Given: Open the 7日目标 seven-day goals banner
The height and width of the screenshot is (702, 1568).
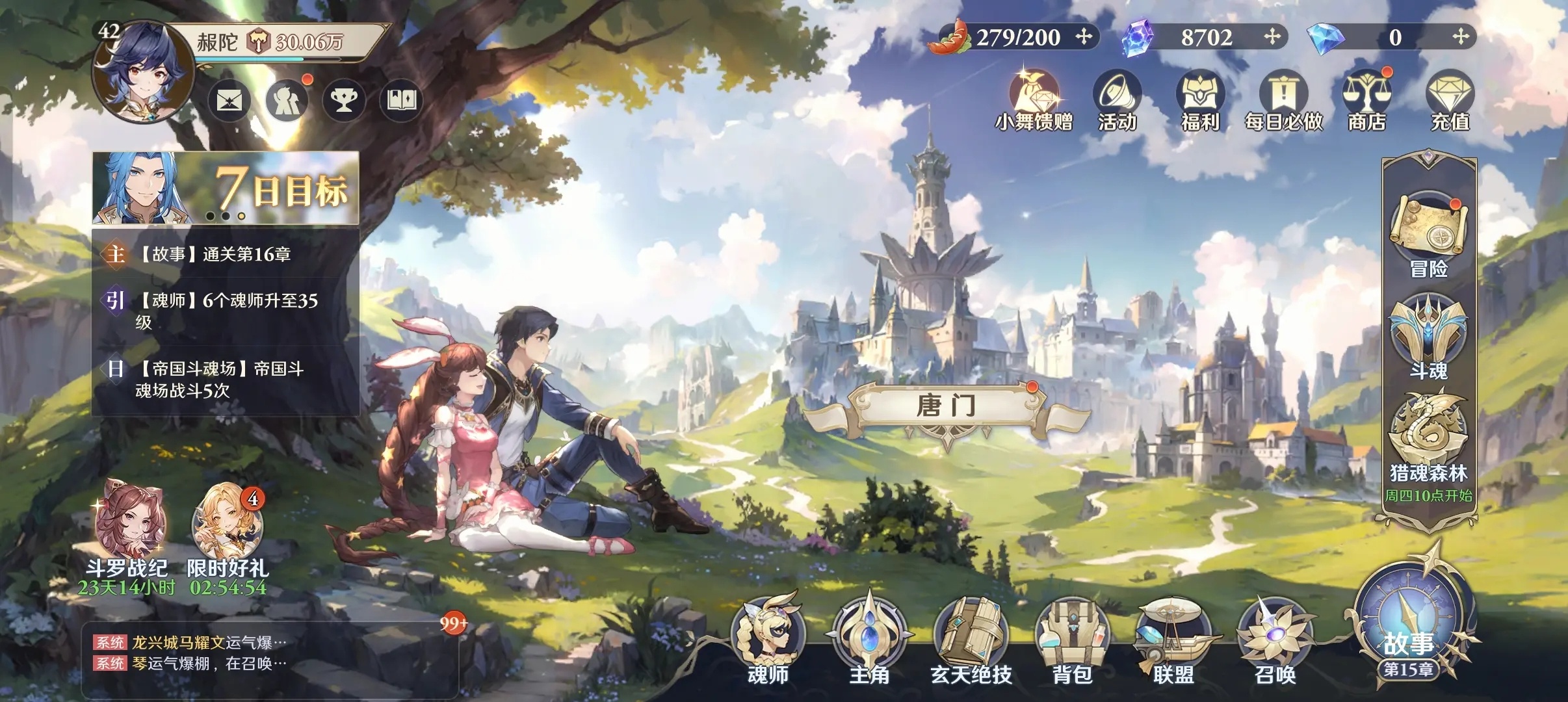Looking at the screenshot, I should tap(226, 188).
